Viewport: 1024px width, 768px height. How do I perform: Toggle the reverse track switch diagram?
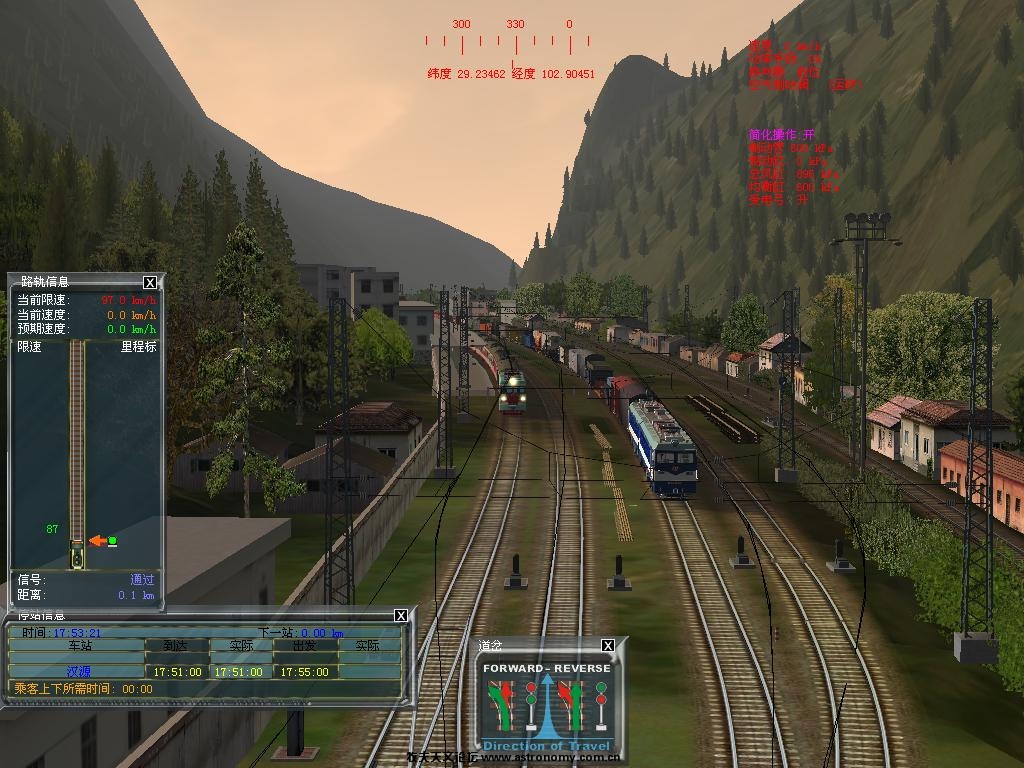pos(585,706)
